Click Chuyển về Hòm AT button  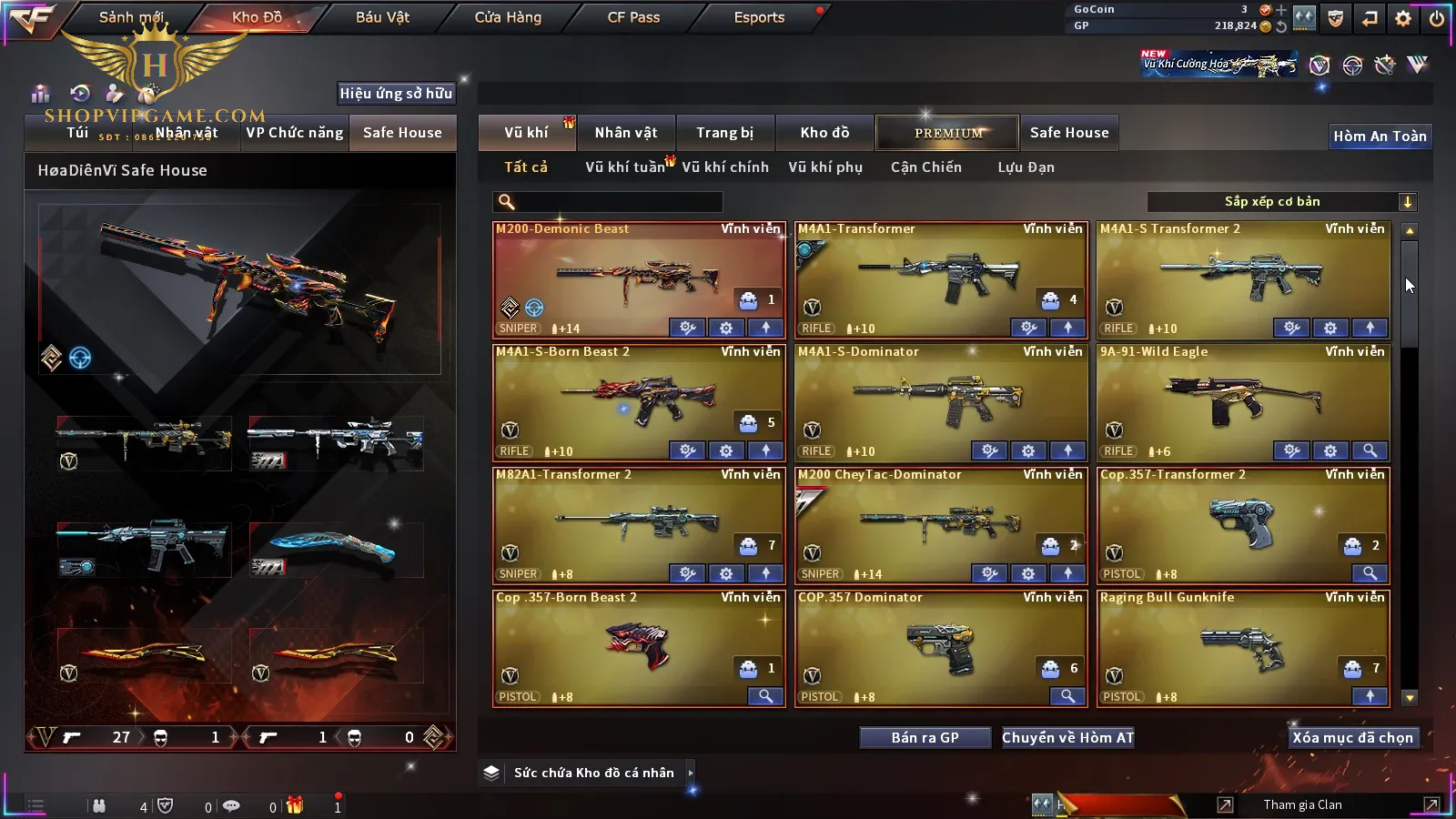tap(1067, 738)
